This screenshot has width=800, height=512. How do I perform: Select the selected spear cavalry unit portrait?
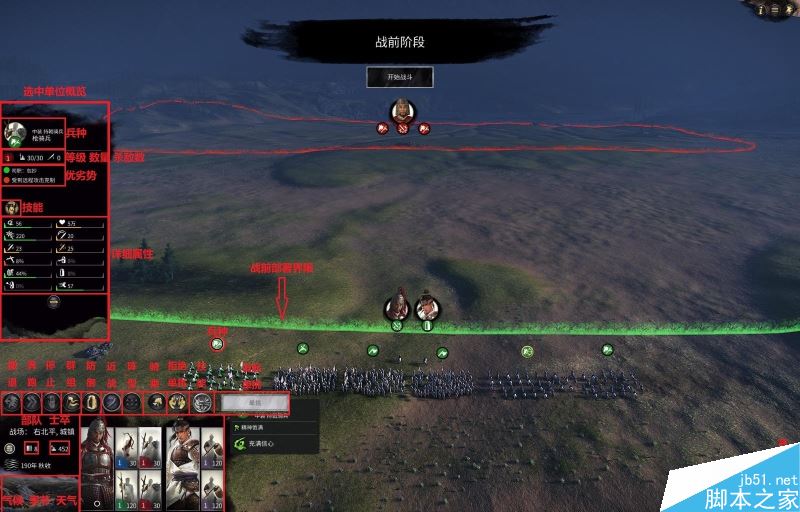pyautogui.click(x=16, y=133)
